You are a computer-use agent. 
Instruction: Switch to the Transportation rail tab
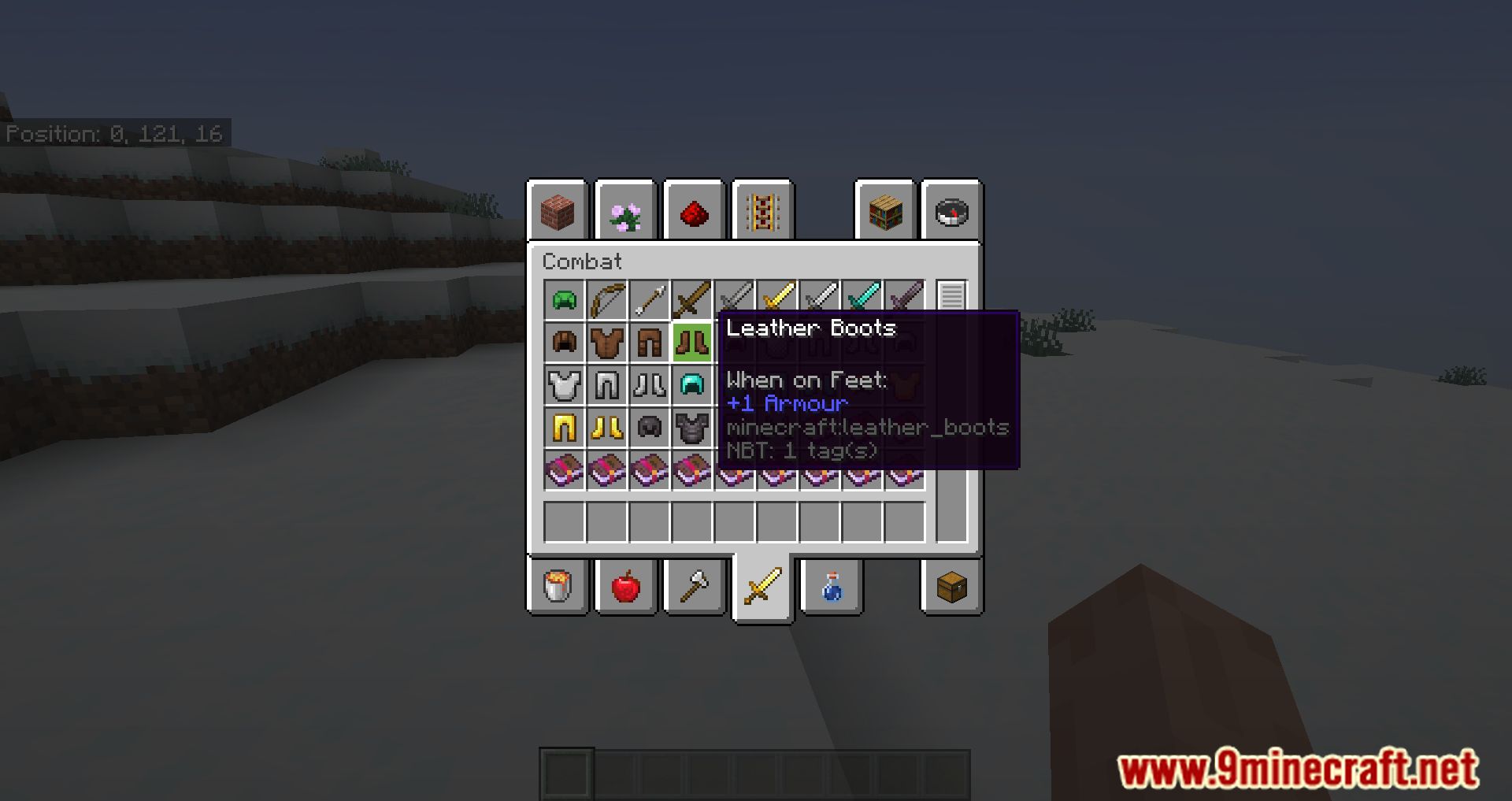point(762,211)
